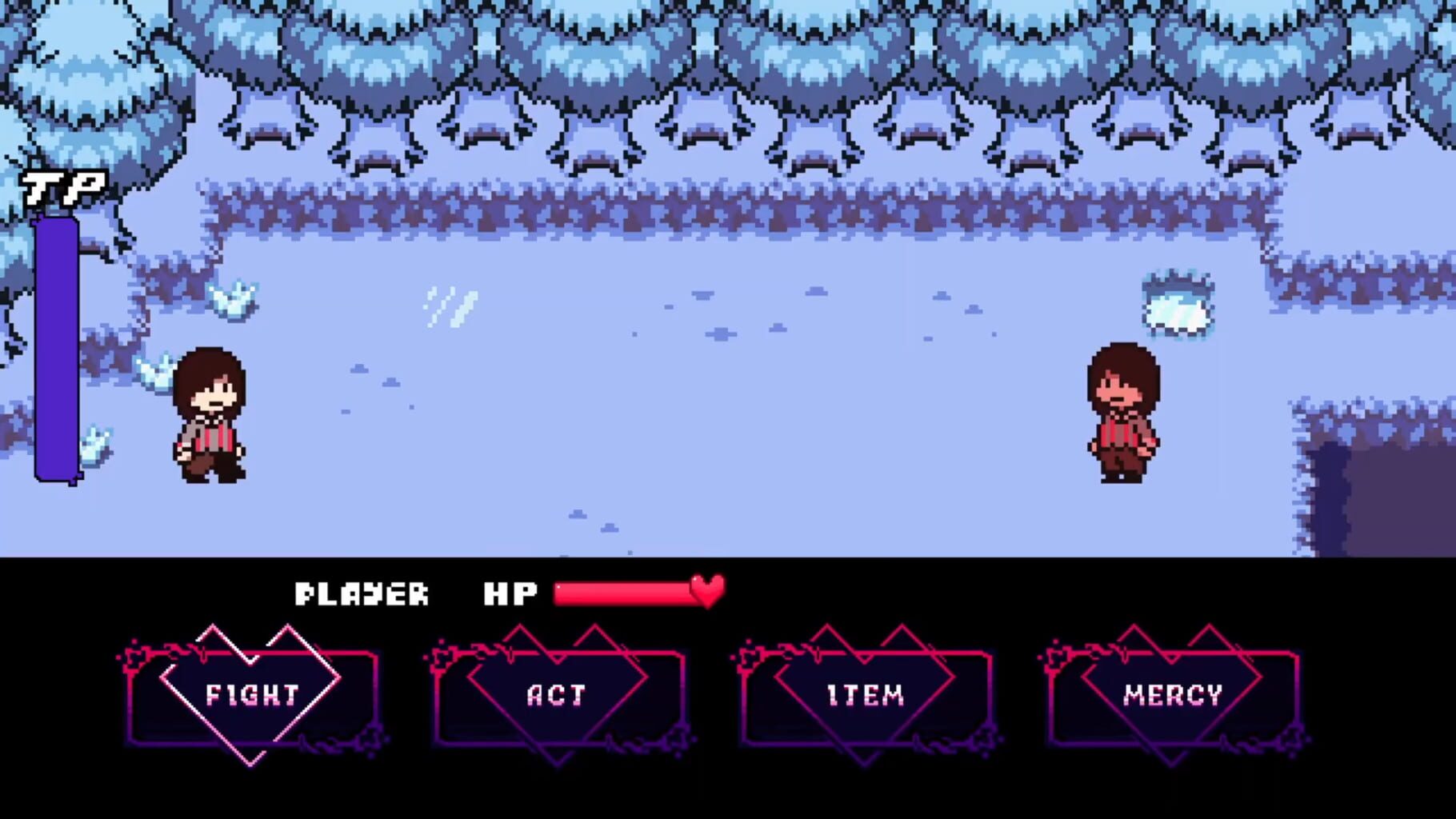Choose the MERCY command
Image resolution: width=1456 pixels, height=819 pixels.
(1174, 695)
